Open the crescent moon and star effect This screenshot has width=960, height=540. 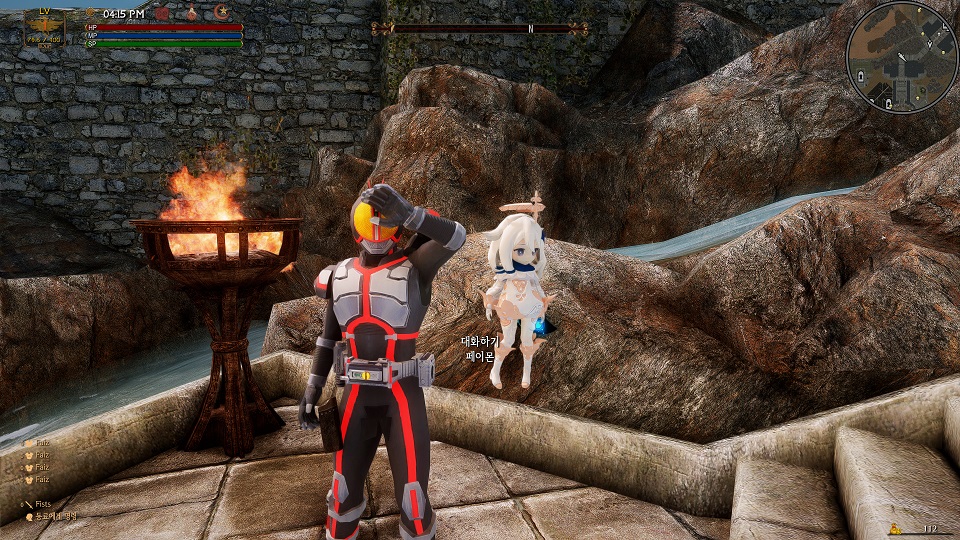(221, 13)
